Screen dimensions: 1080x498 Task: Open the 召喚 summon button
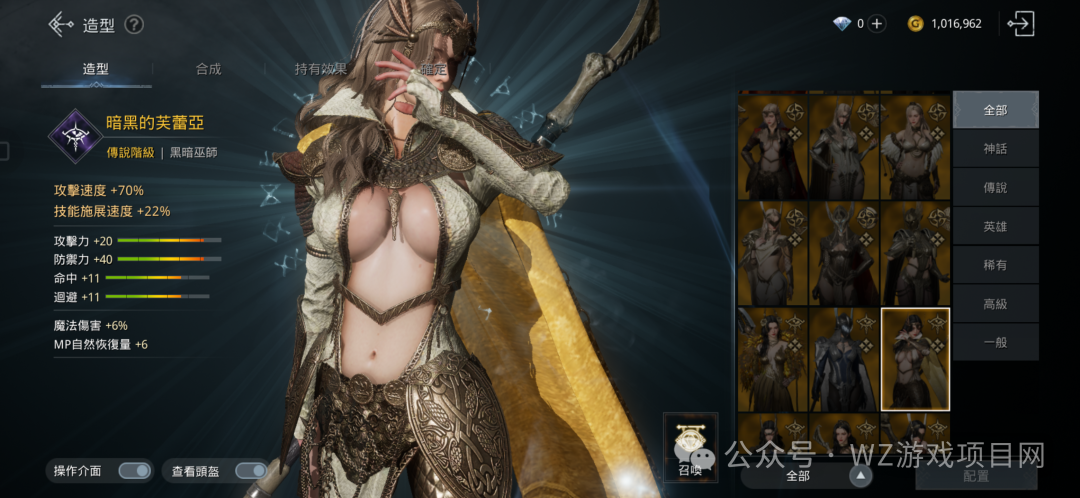(691, 446)
